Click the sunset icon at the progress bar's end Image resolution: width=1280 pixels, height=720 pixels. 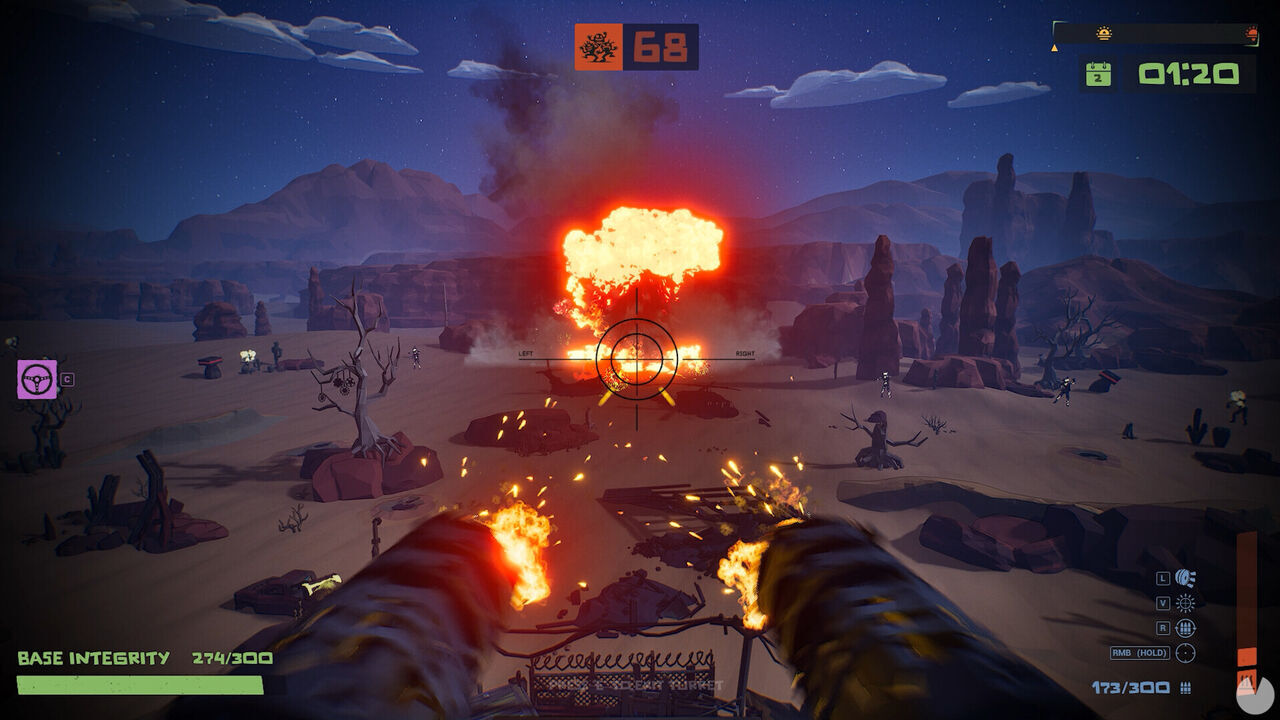pos(1253,33)
